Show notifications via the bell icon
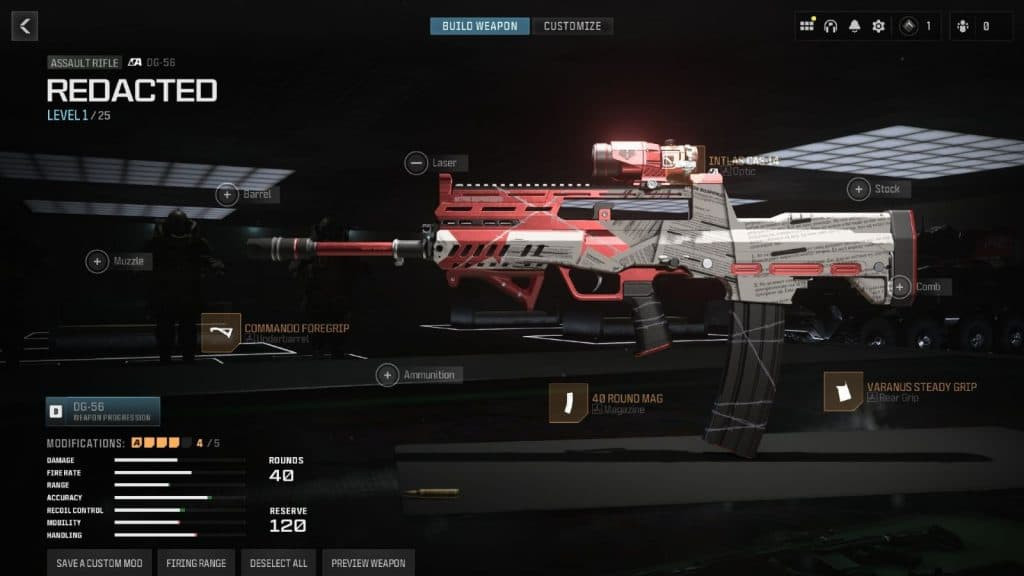This screenshot has width=1024, height=576. pos(855,26)
